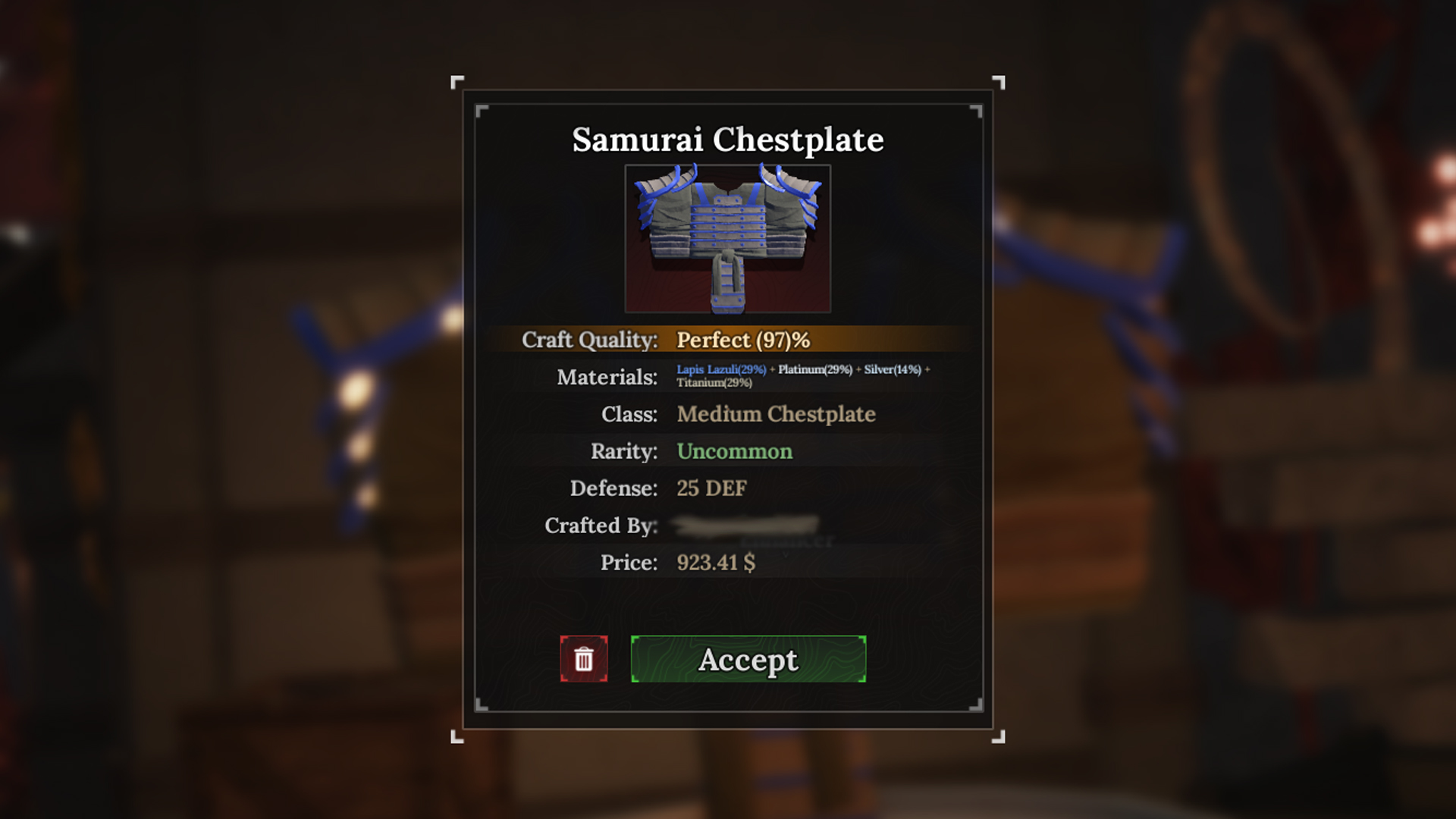Click the Perfect (97)% quality value
The width and height of the screenshot is (1456, 819).
tap(744, 340)
